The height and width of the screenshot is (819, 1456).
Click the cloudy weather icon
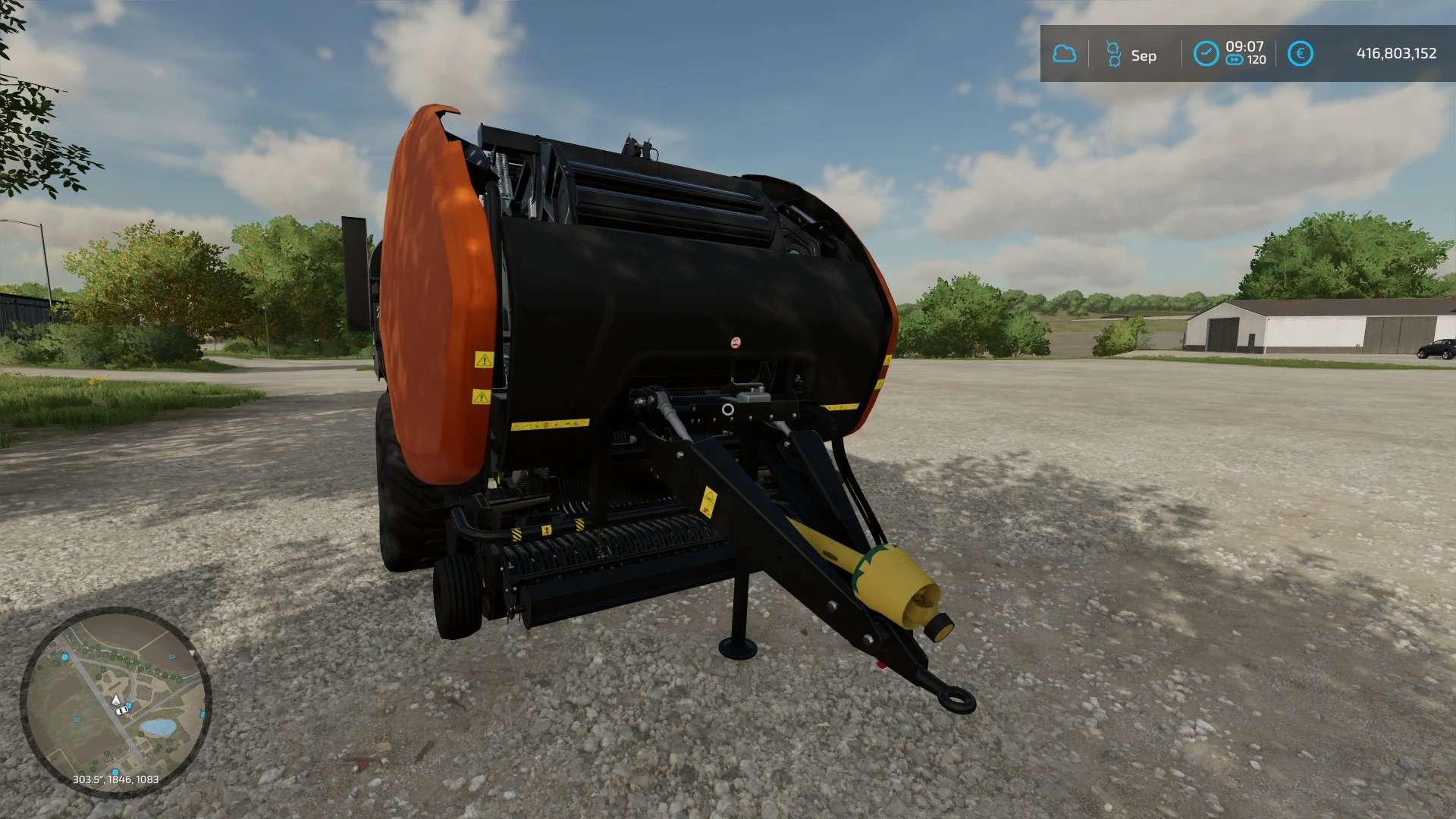click(1064, 54)
